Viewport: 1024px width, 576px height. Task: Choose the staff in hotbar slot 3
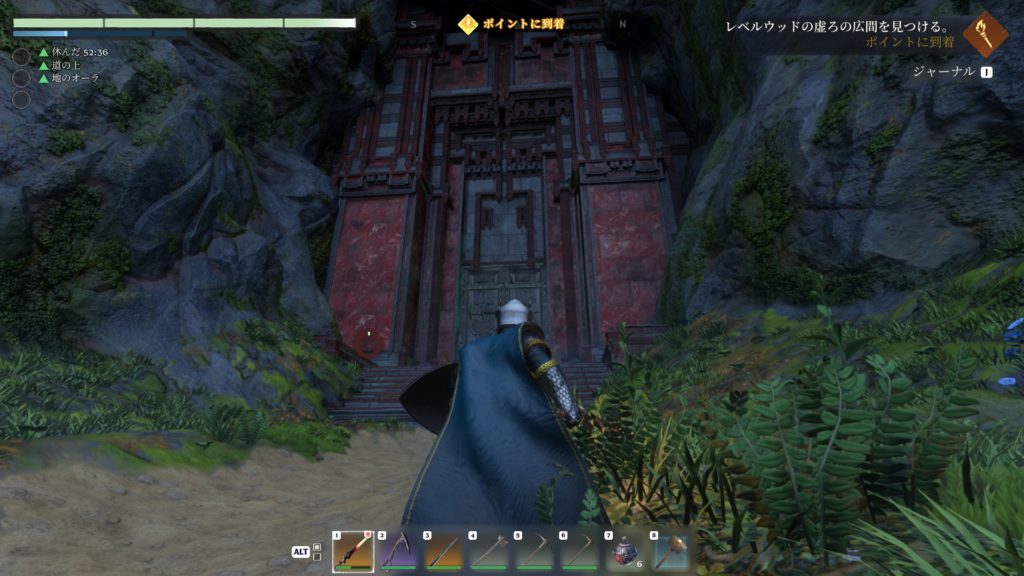point(444,550)
